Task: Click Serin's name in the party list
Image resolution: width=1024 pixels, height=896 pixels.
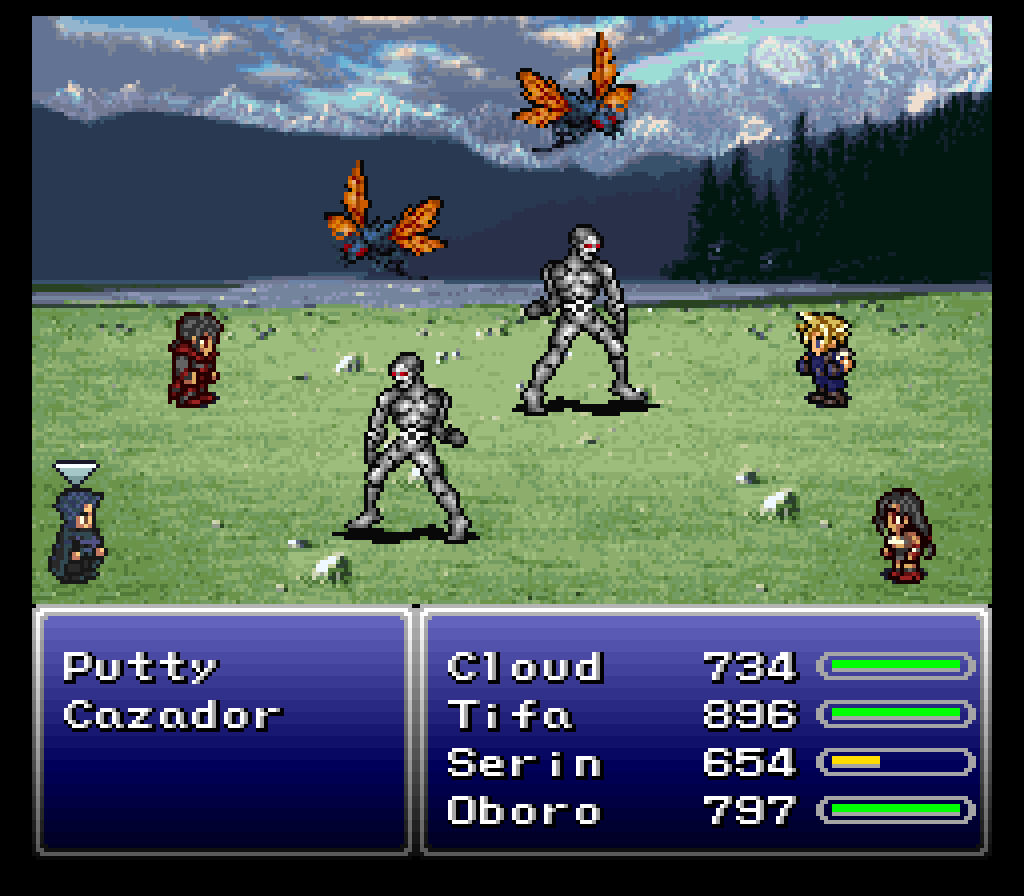Action: tap(525, 763)
